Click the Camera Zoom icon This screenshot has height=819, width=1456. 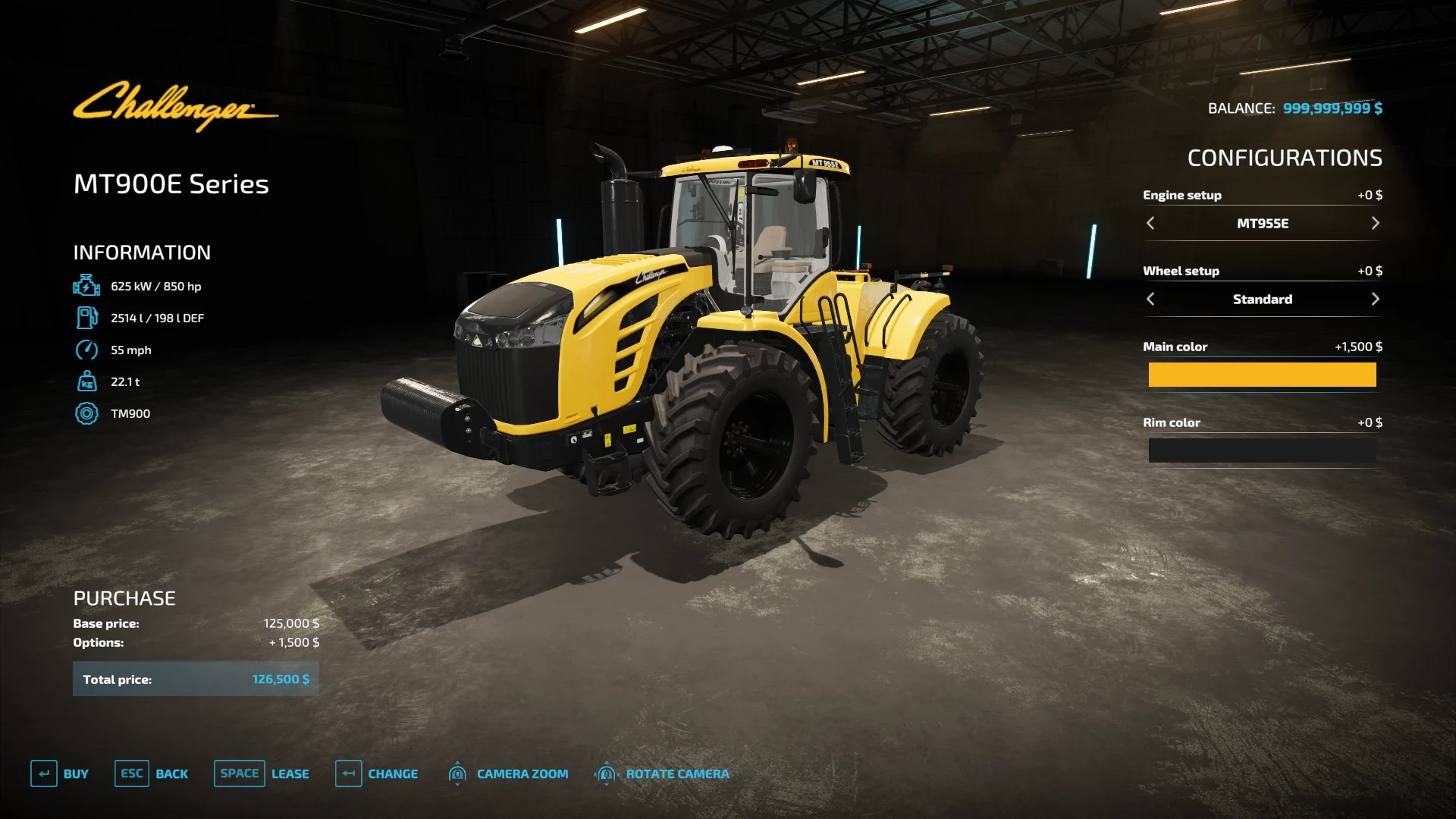[458, 773]
